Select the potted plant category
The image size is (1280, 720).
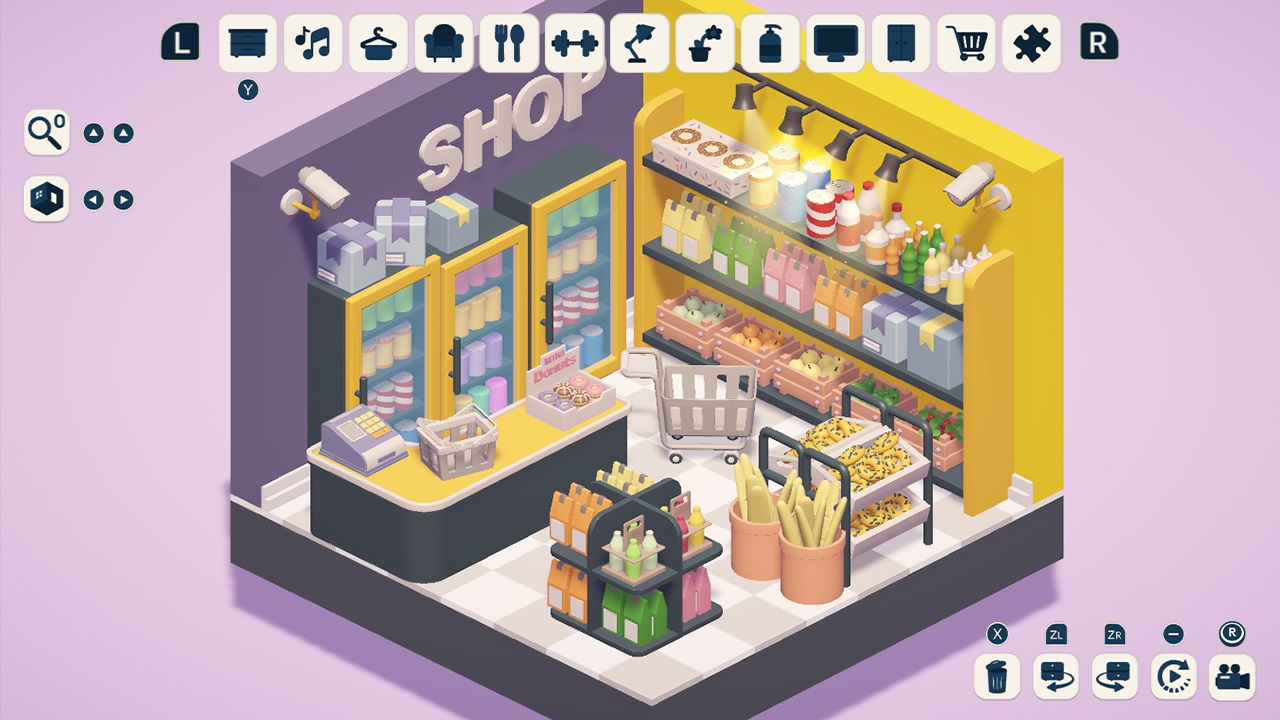pyautogui.click(x=705, y=44)
